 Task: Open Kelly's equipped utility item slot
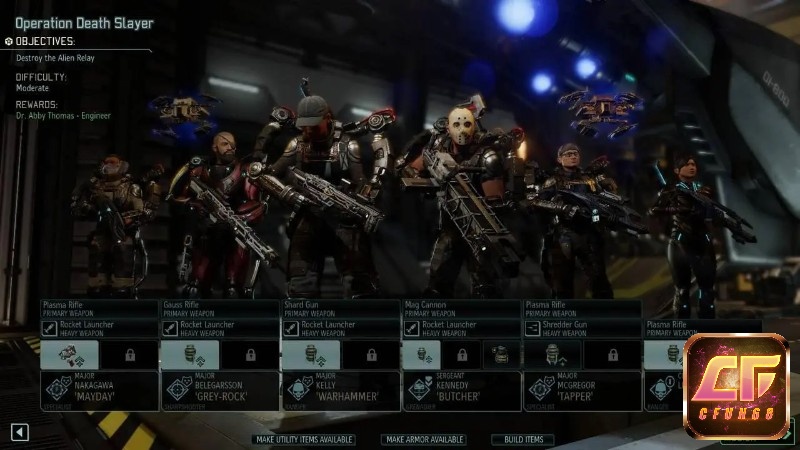(x=310, y=355)
